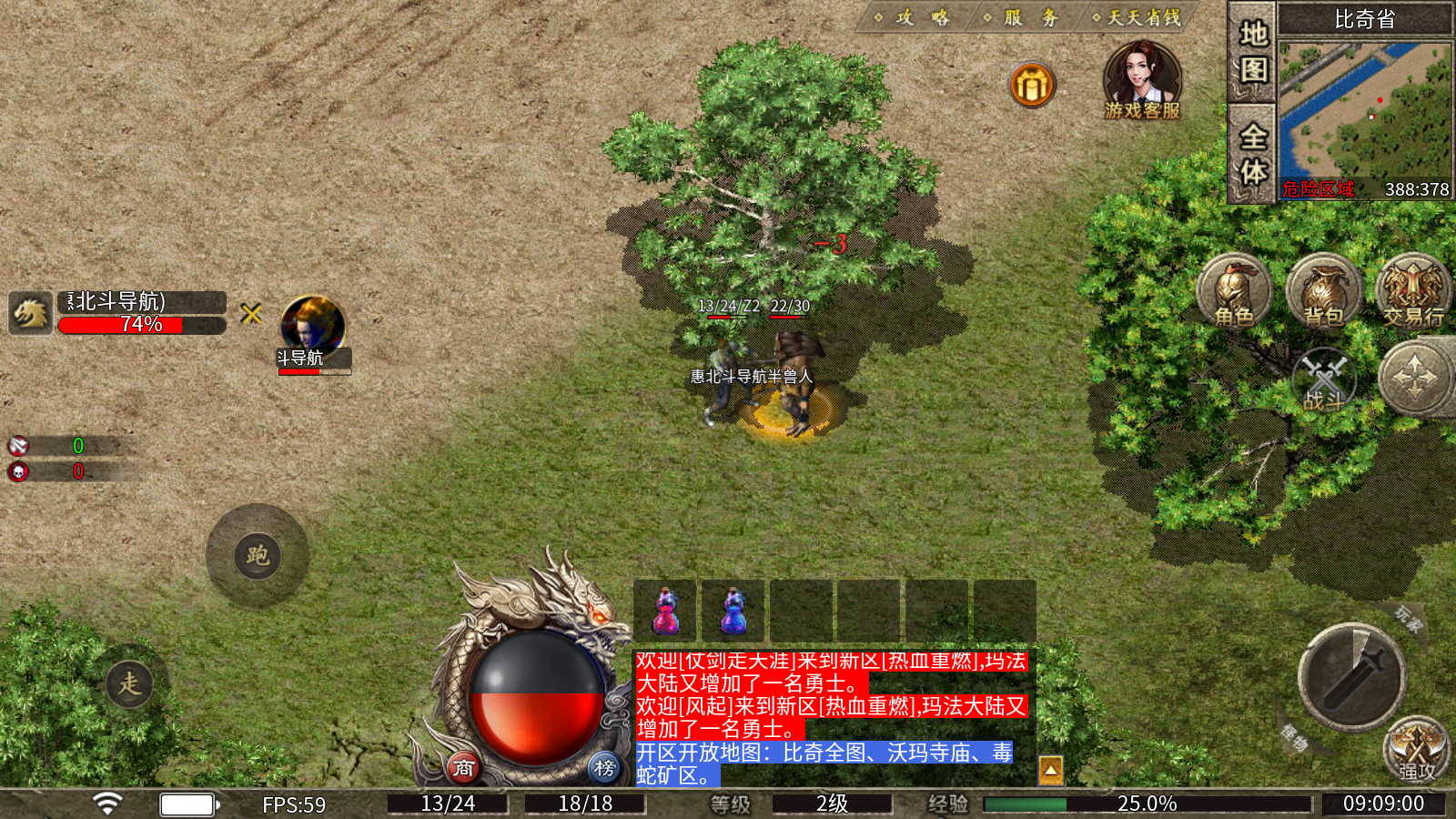Open the 榜 ranking button
Screen dimensions: 1456x819
tap(604, 768)
